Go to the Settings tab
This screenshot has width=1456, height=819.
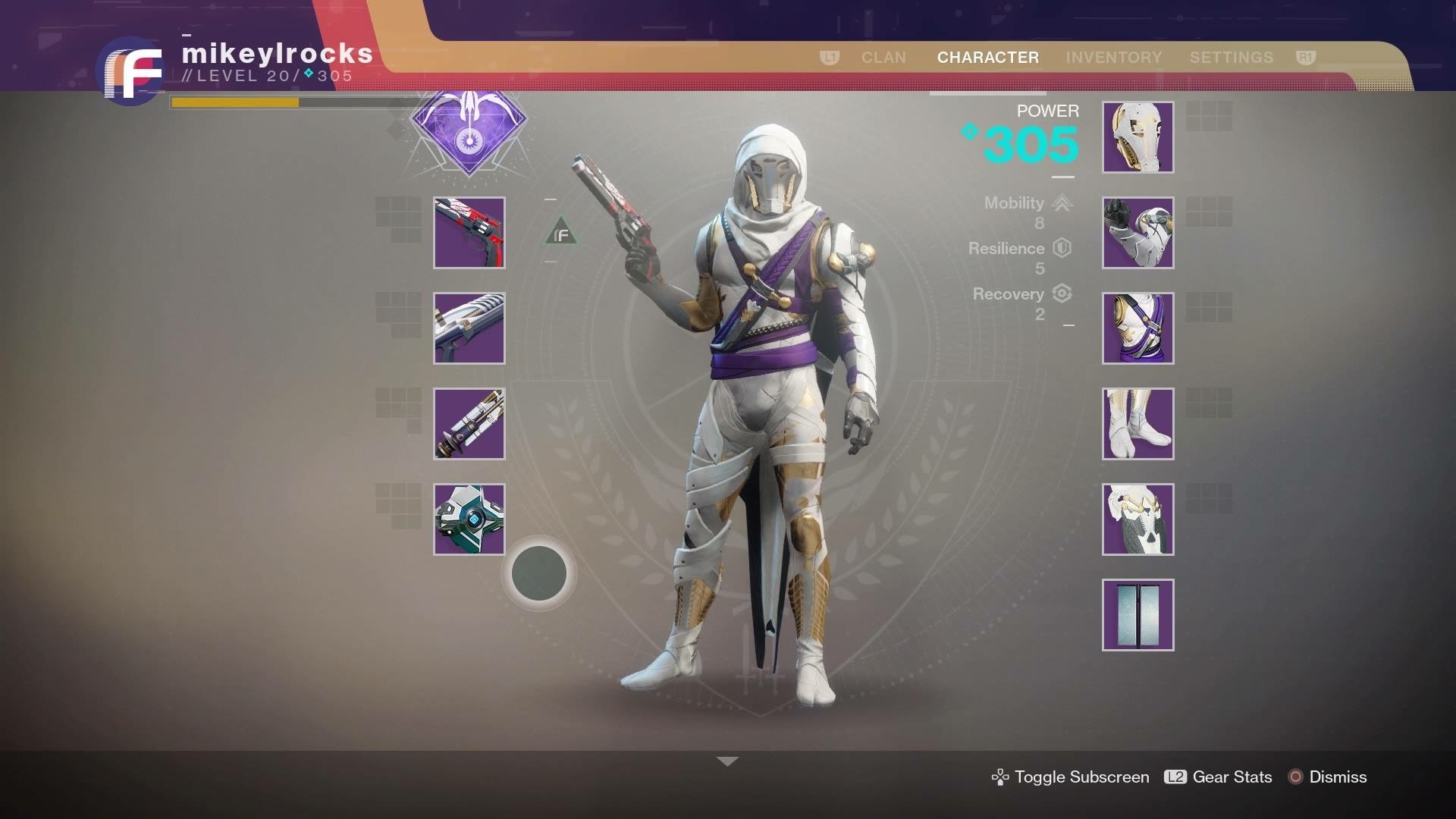[1231, 58]
